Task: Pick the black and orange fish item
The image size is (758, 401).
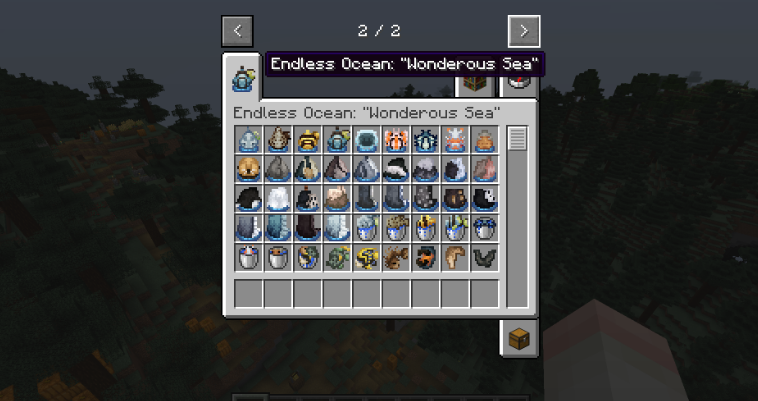Action: click(426, 258)
